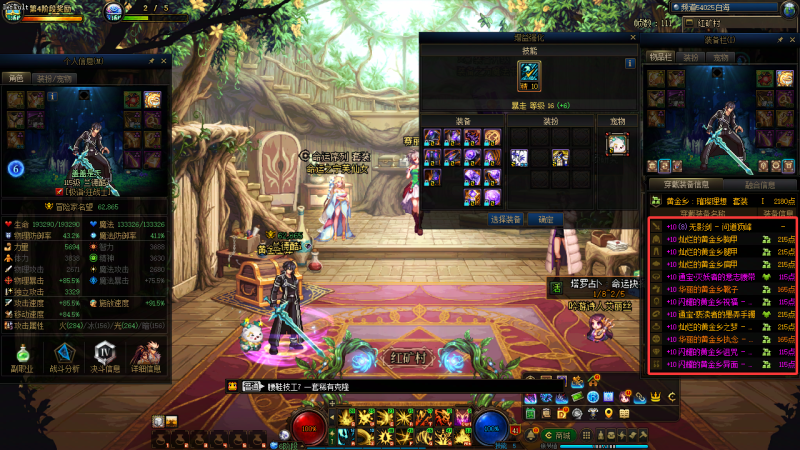Select the skill icon in the 技能 panel
Viewport: 800px width, 450px height.
[x=529, y=73]
